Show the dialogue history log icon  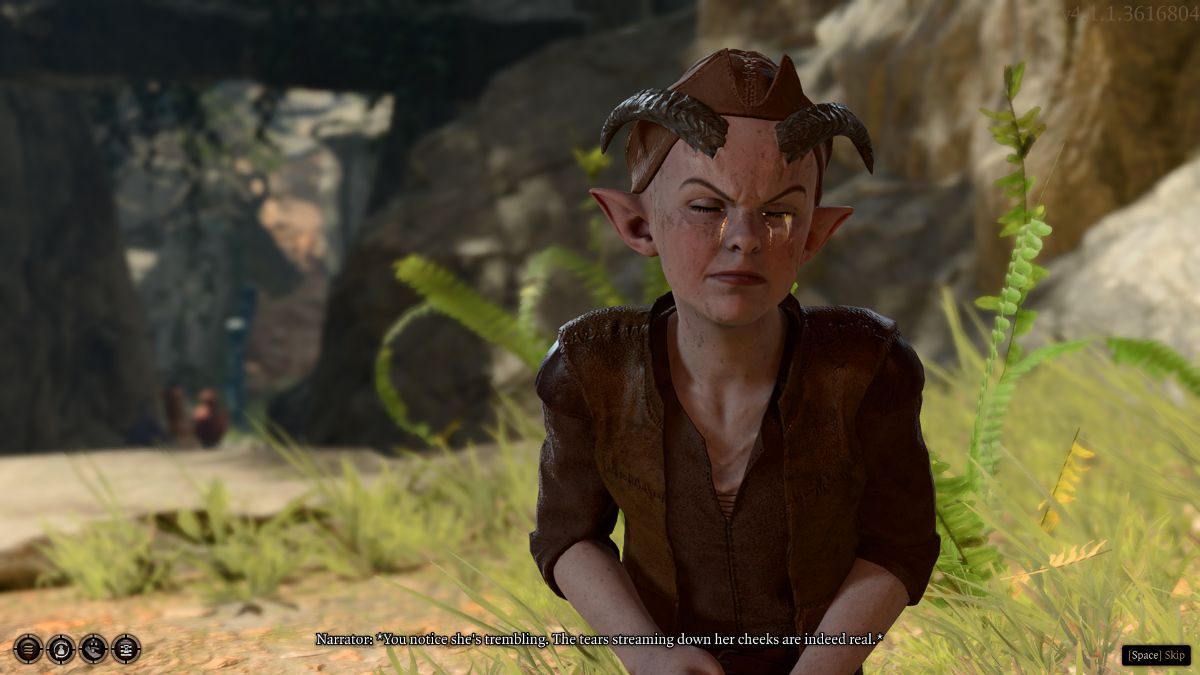click(126, 649)
